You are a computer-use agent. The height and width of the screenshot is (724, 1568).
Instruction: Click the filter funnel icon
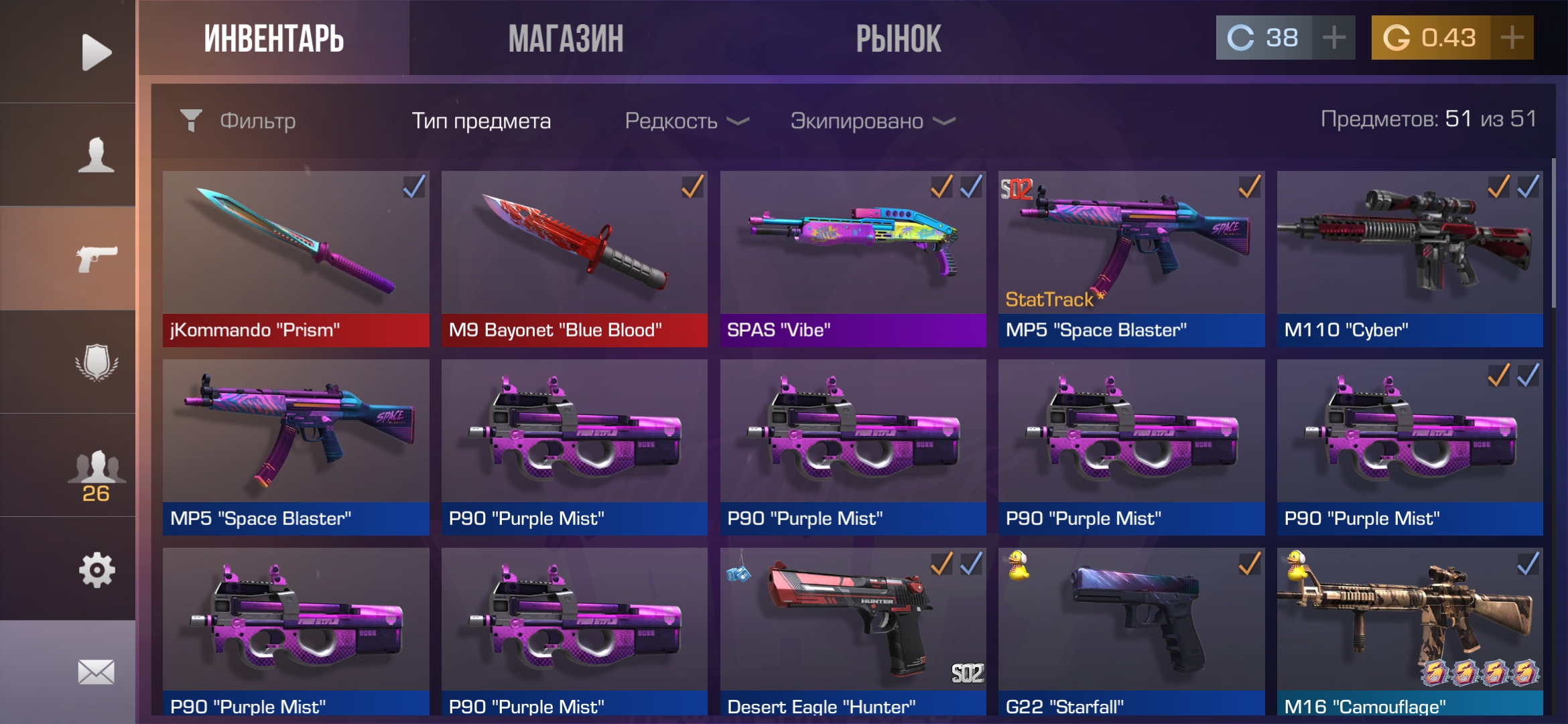pos(193,121)
